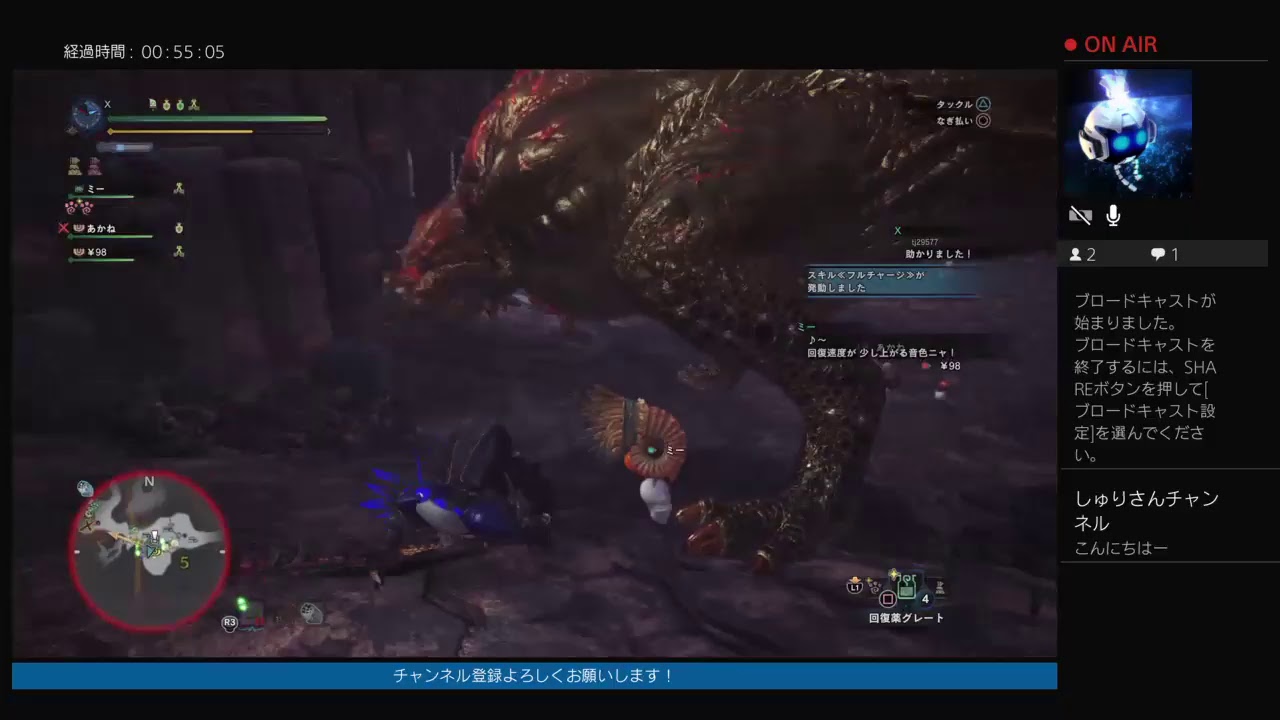The image size is (1280, 720).
Task: Toggle the タックル triangle button prompt
Action: [983, 104]
